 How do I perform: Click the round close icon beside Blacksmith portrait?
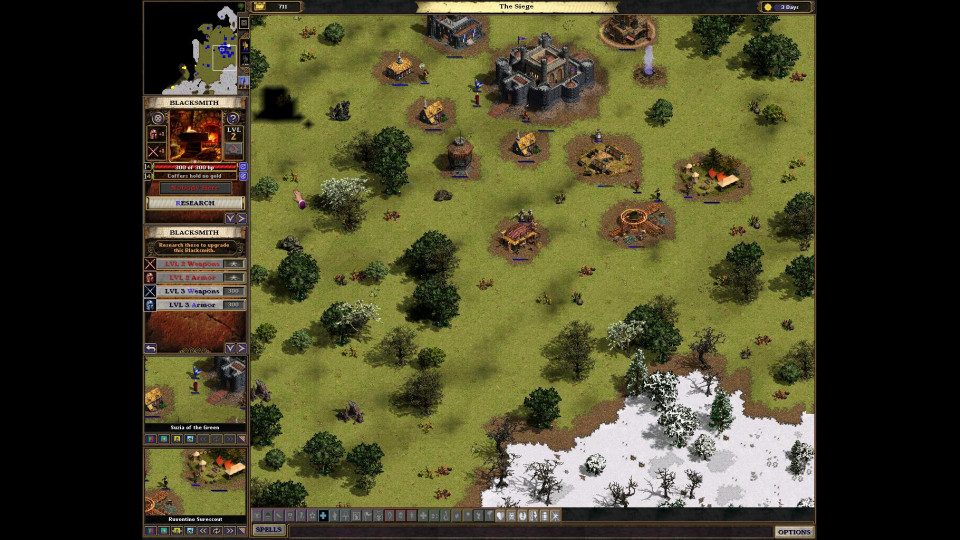(x=157, y=118)
